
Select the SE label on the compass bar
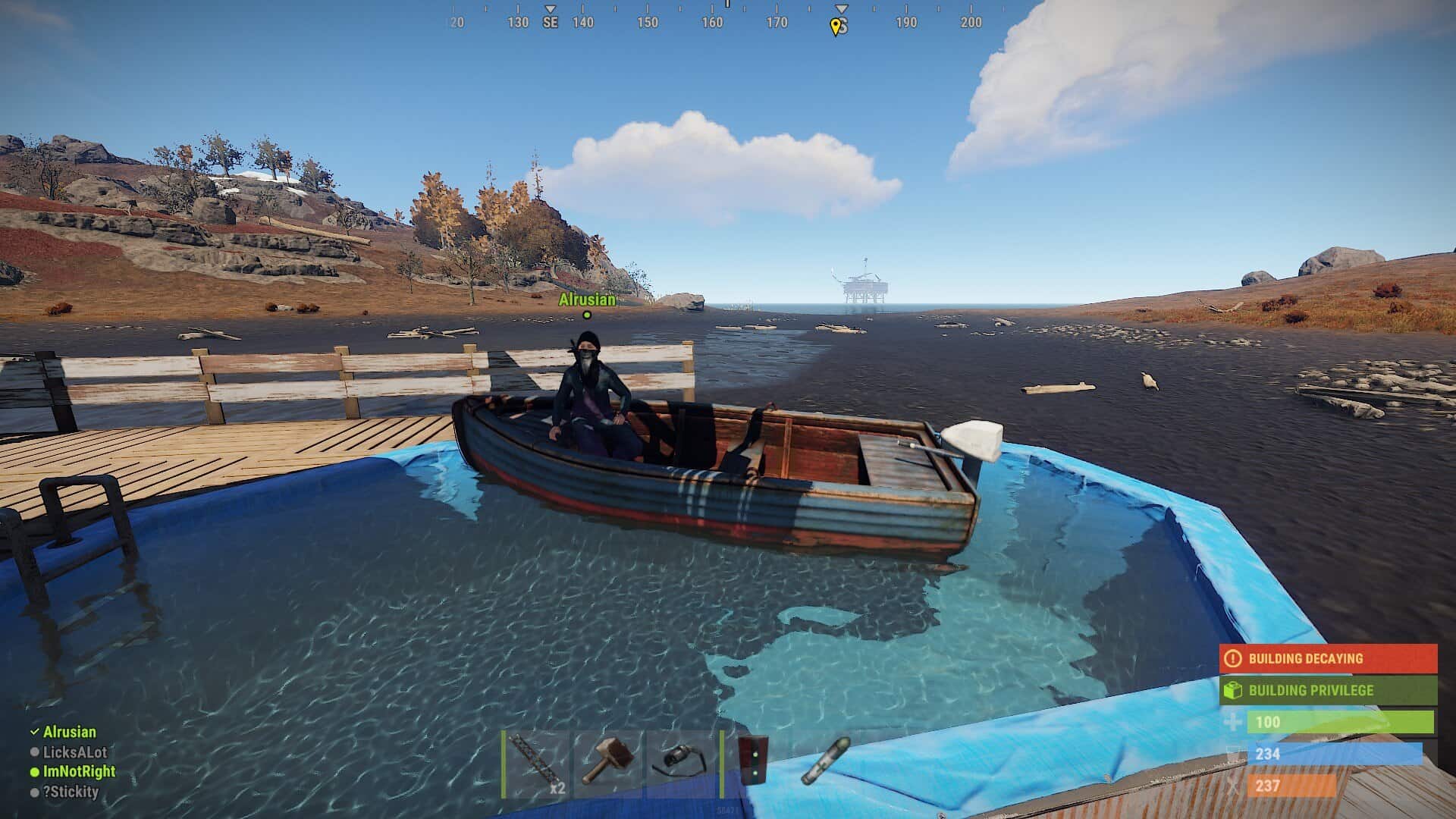(549, 22)
